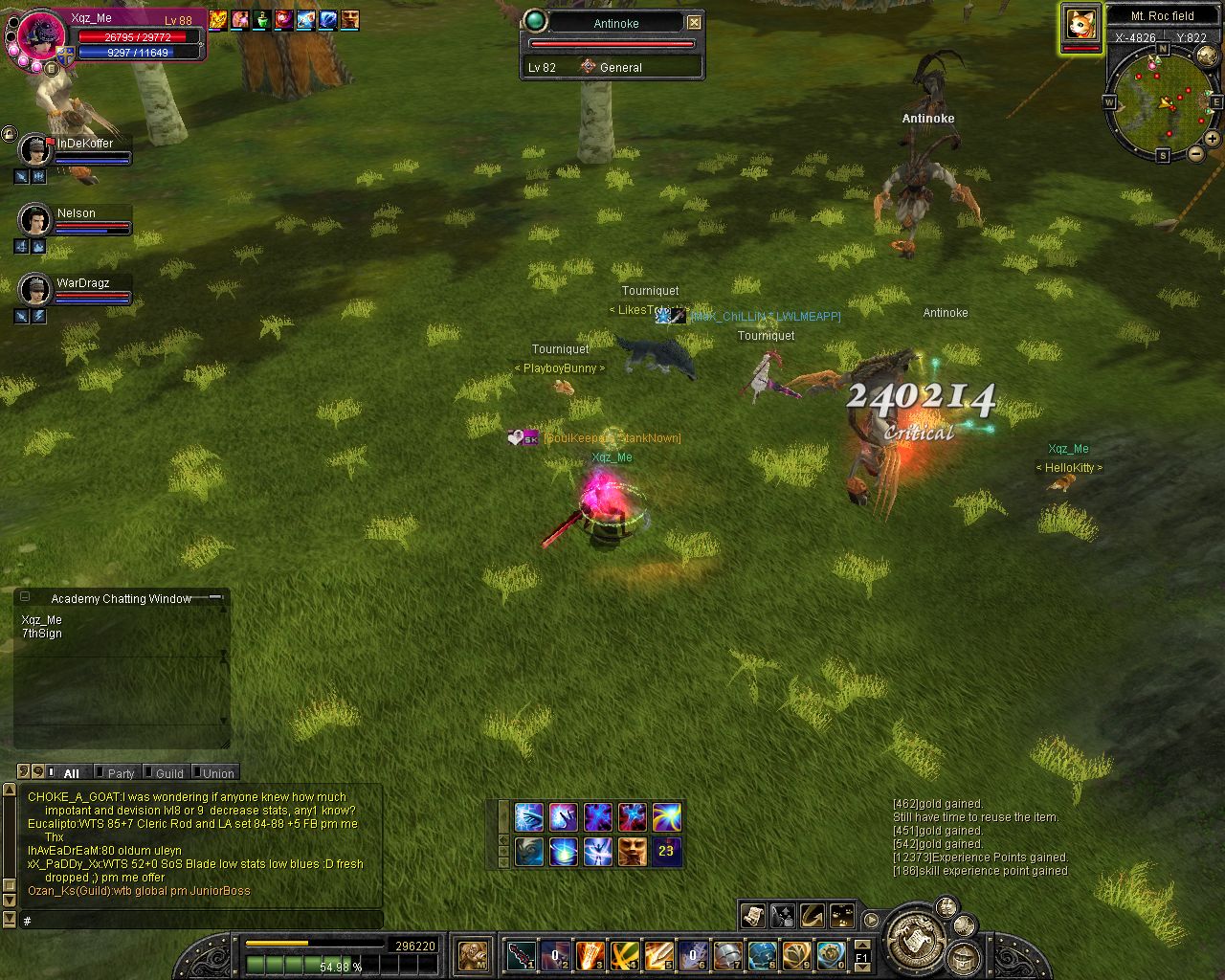1225x980 pixels.
Task: Select party member InDeKoffer
Action: tap(35, 150)
